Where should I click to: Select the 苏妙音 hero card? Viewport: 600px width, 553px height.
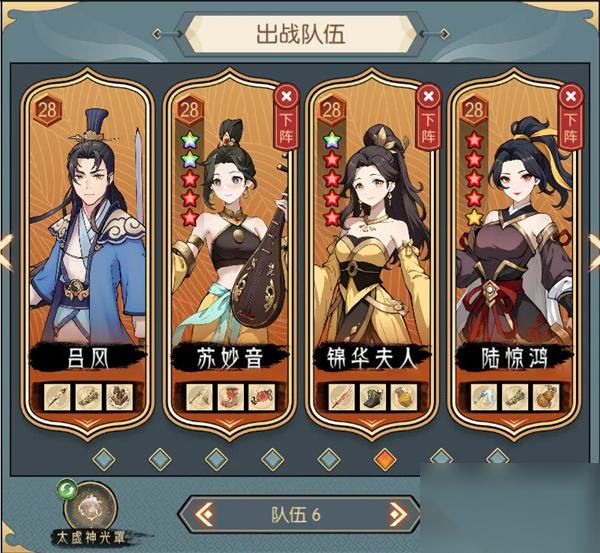tap(230, 250)
